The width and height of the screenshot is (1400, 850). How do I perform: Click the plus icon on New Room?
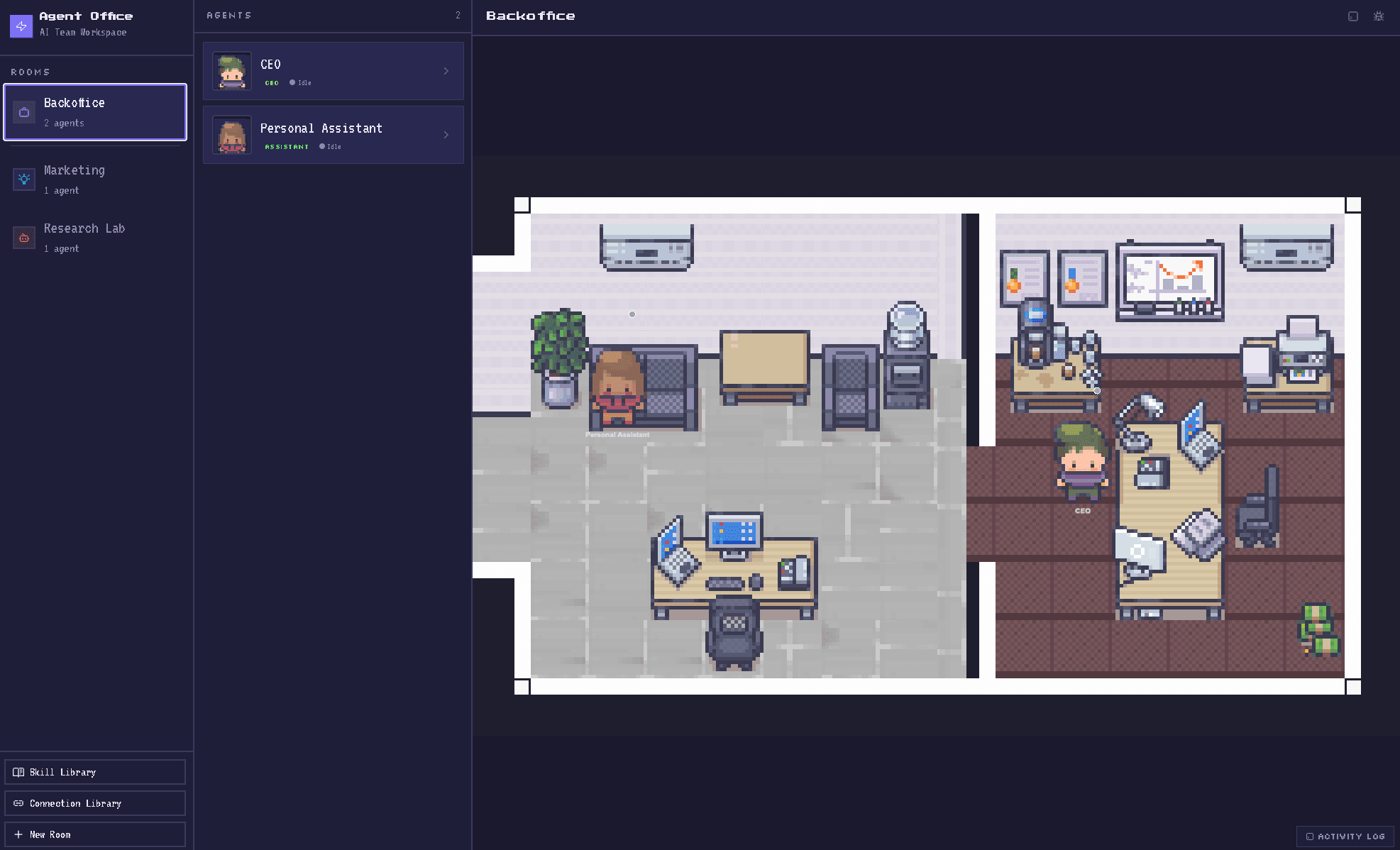coord(18,834)
